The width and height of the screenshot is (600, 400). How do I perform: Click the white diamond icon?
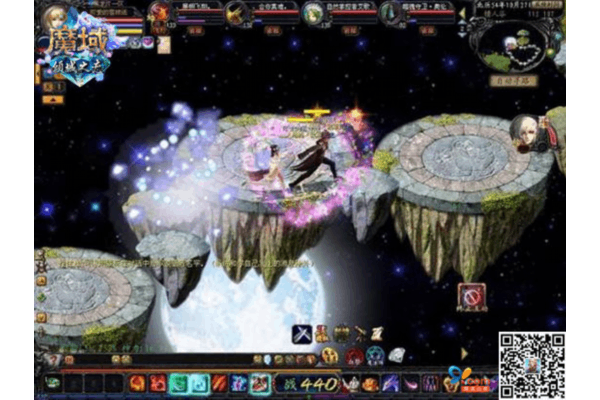pos(397,355)
